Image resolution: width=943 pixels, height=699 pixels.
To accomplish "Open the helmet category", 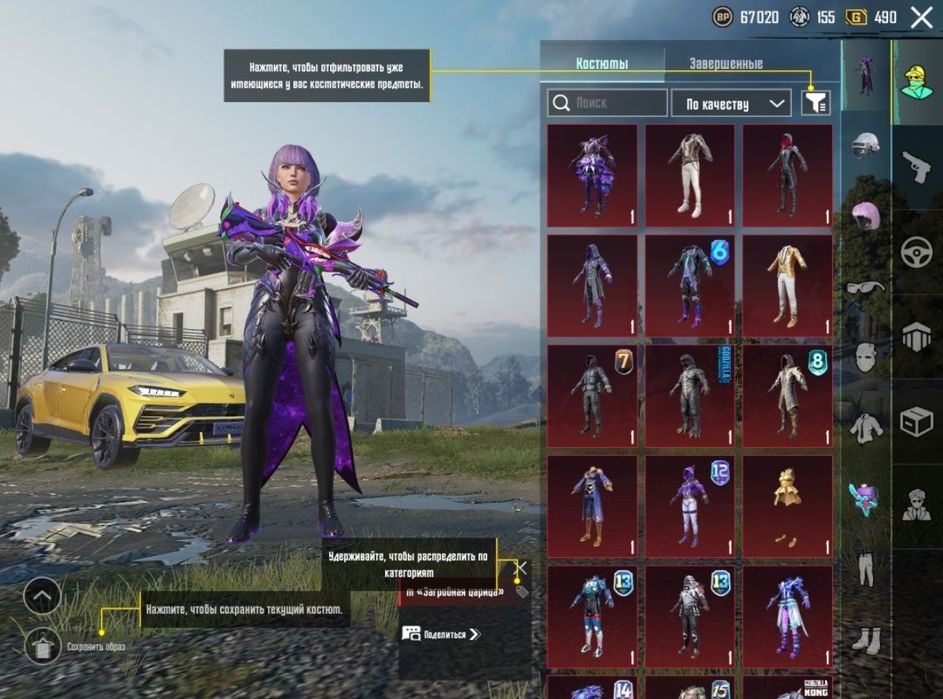I will click(x=866, y=145).
